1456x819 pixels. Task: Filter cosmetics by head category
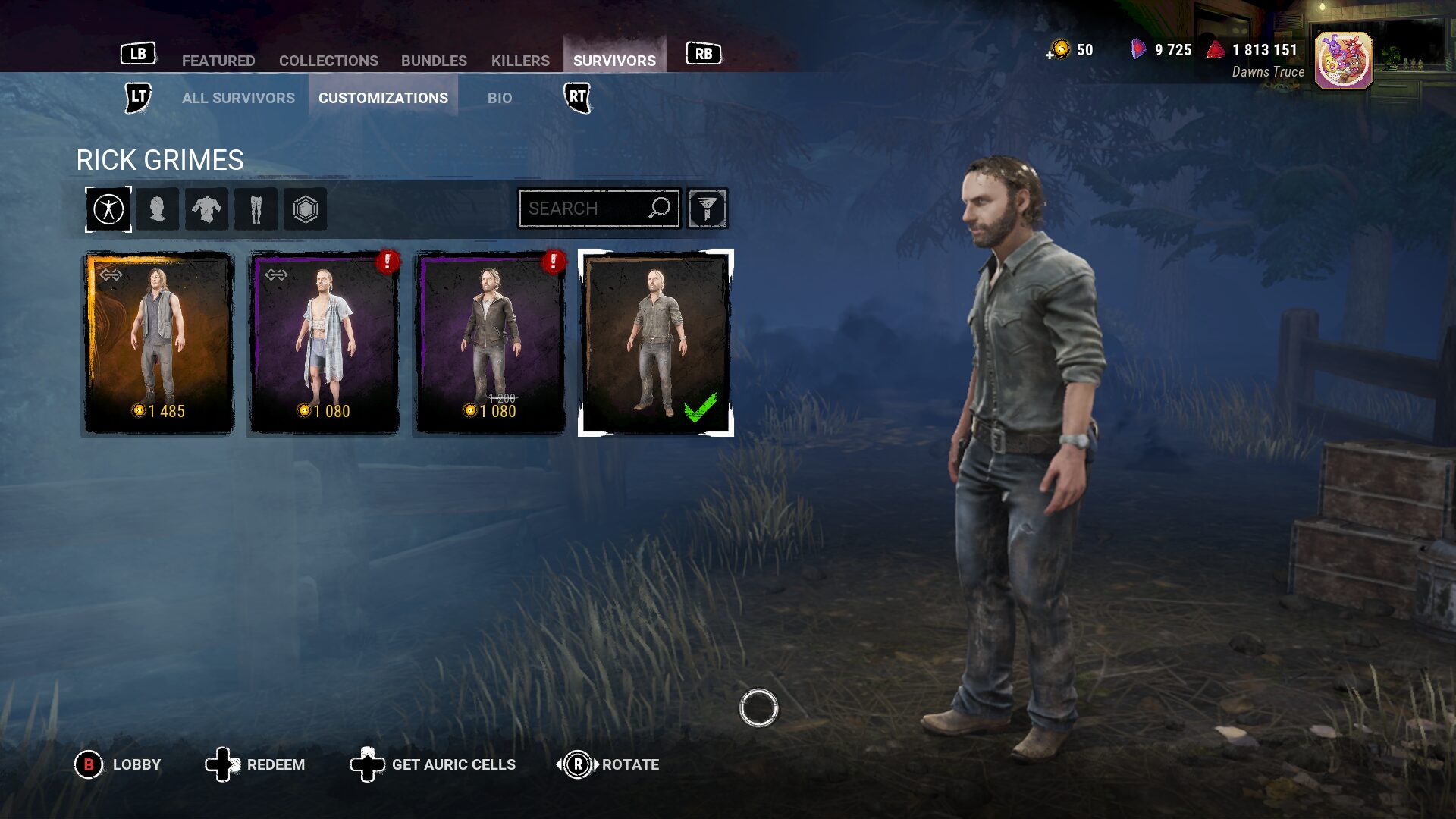[x=158, y=209]
